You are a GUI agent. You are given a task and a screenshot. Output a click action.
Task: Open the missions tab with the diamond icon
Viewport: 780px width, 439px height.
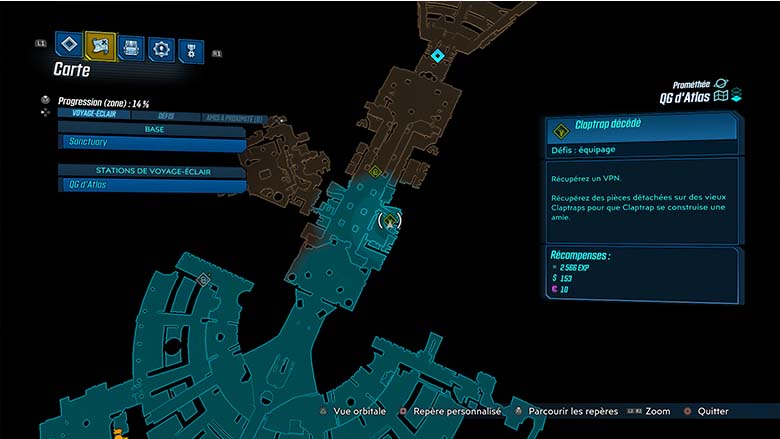pos(68,44)
